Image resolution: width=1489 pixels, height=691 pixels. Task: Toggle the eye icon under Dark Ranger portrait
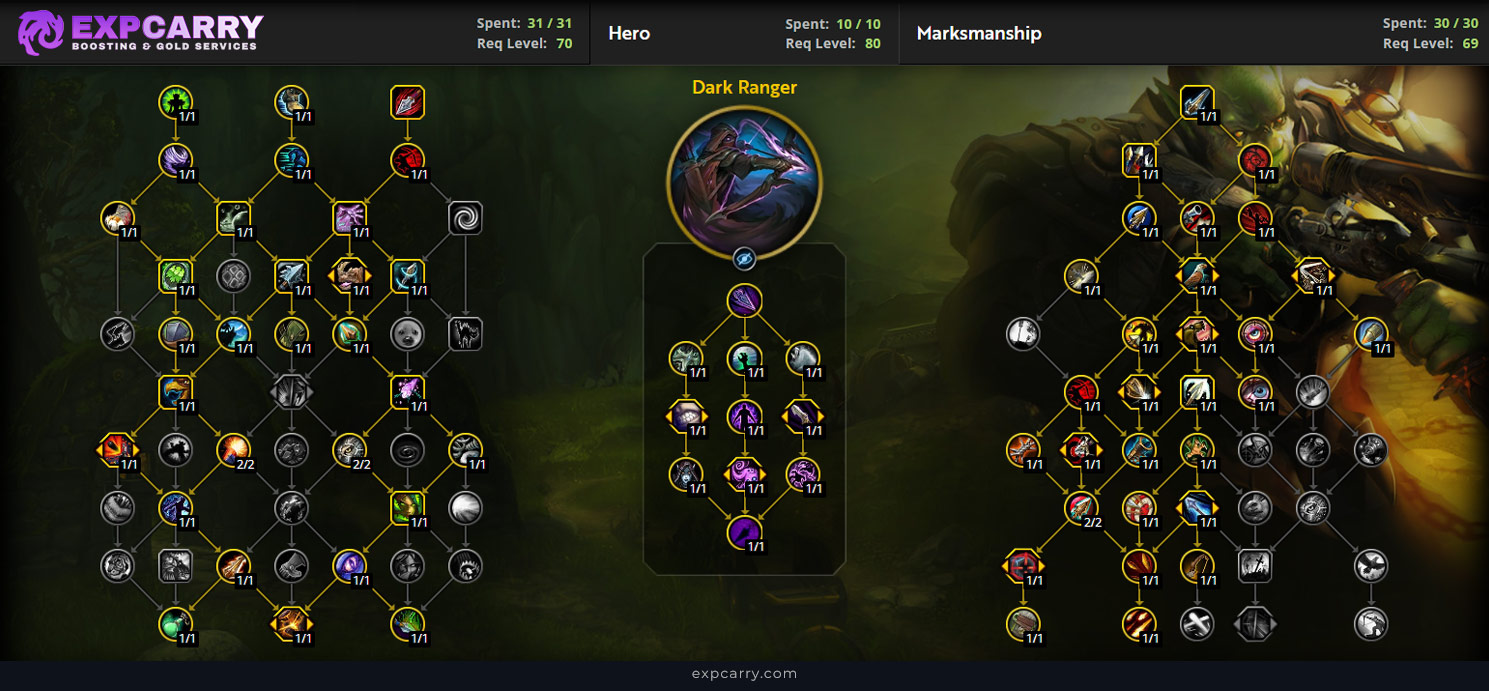[x=744, y=259]
